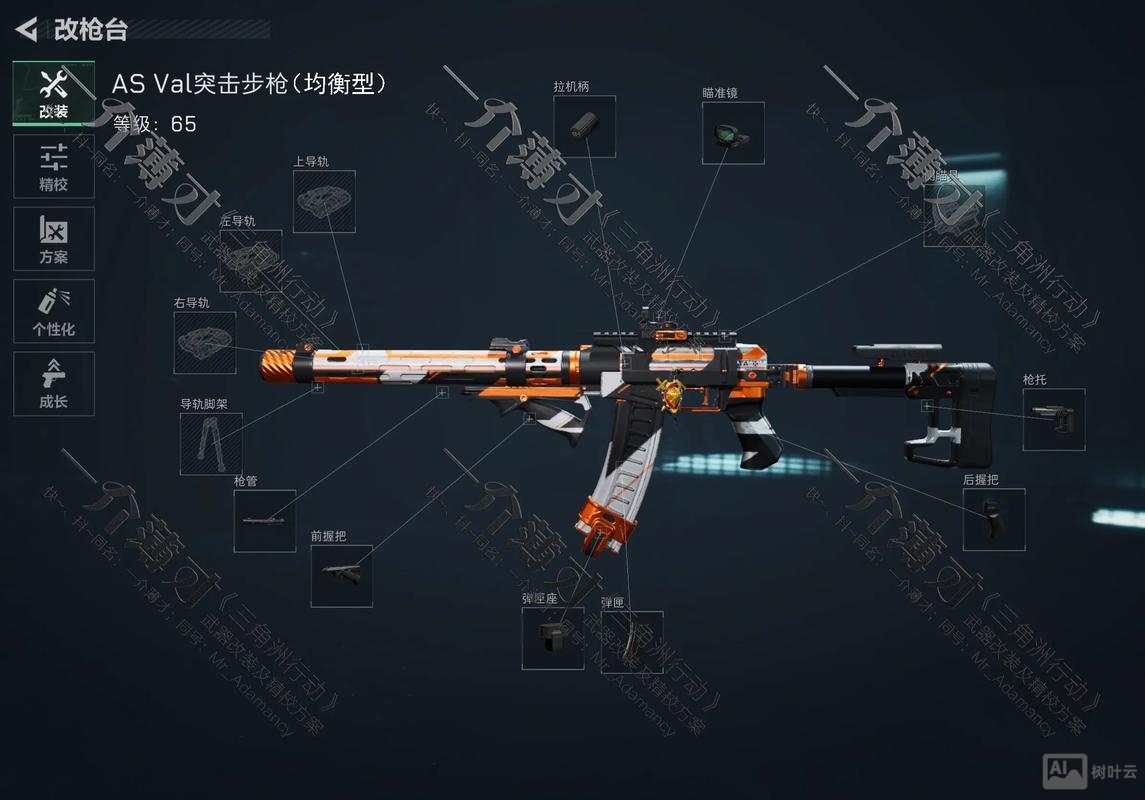Open the 后瞄具 rear sight slot

coord(953,216)
